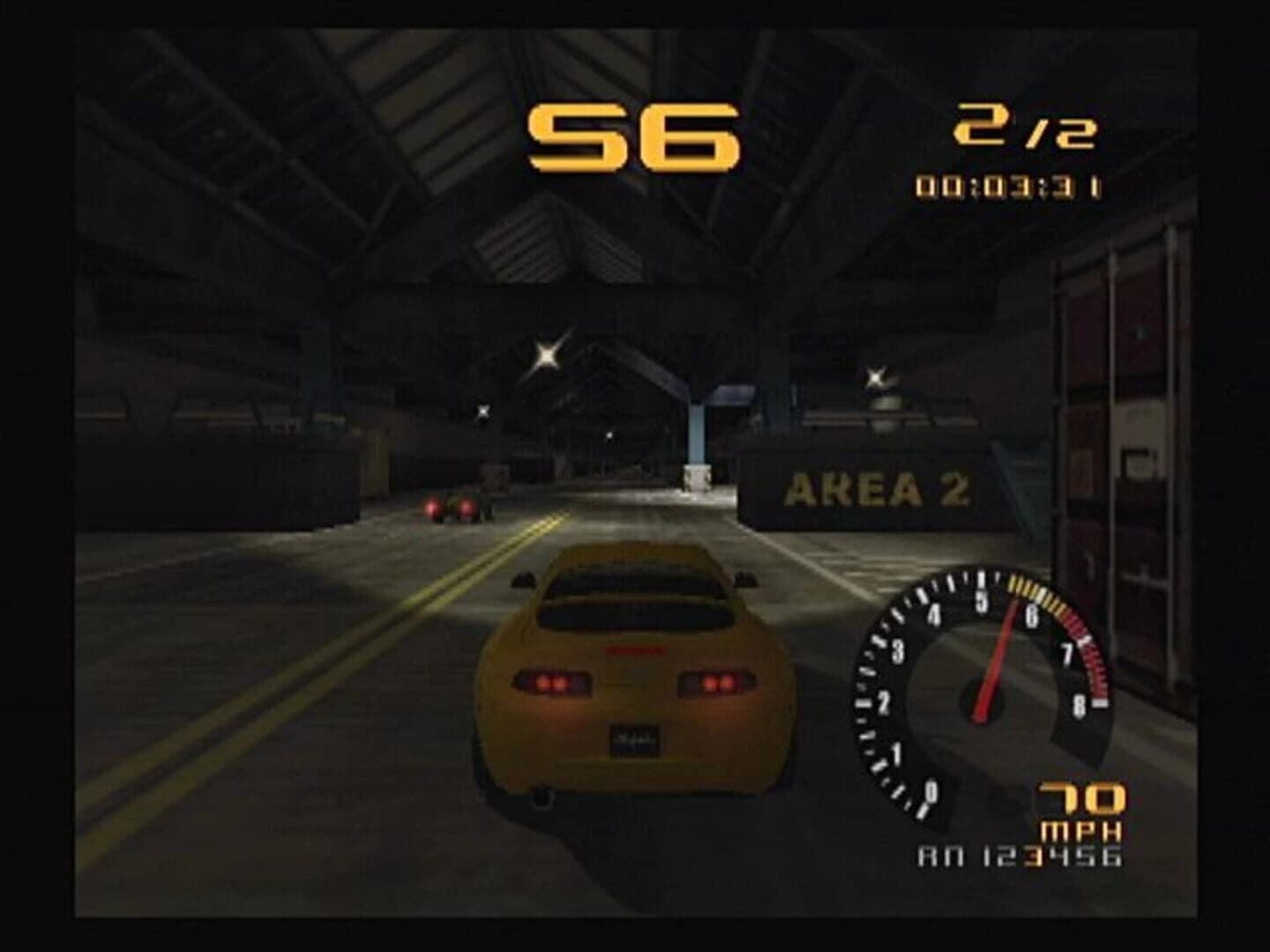
Task: Expand the 0 RPM mark at the gauge bottom
Action: (x=930, y=792)
